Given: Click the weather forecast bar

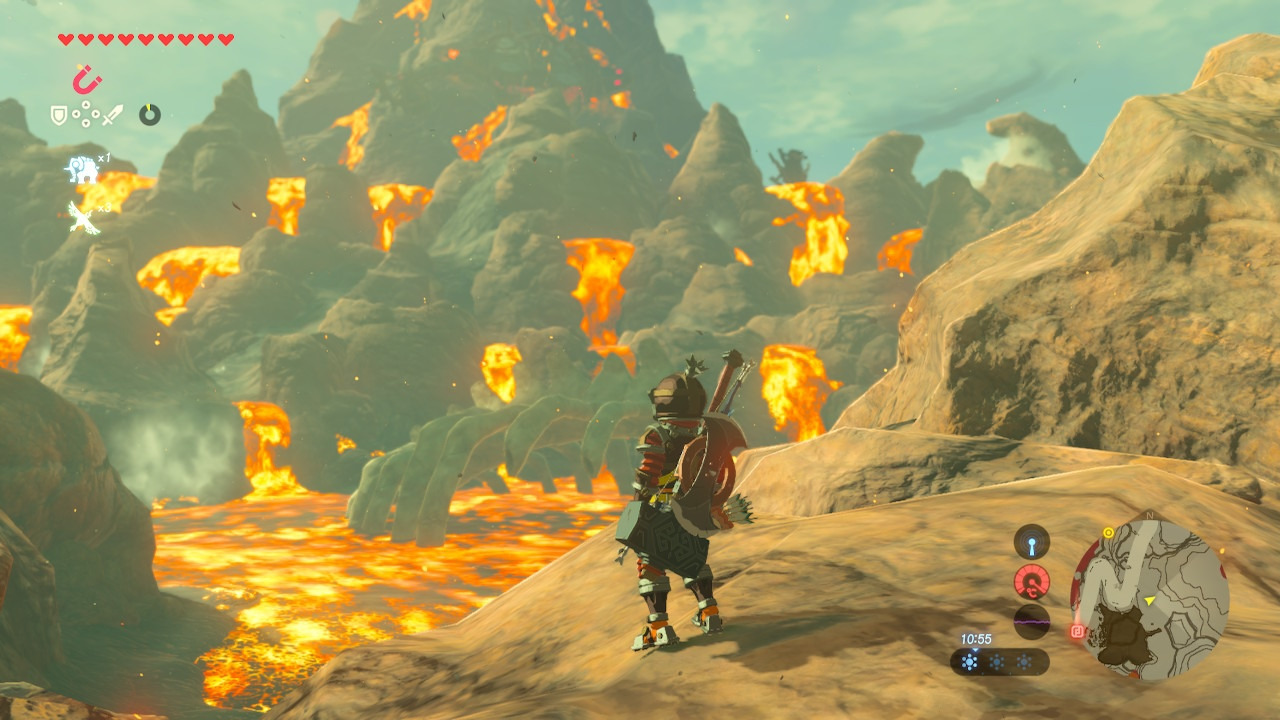Looking at the screenshot, I should click(999, 662).
